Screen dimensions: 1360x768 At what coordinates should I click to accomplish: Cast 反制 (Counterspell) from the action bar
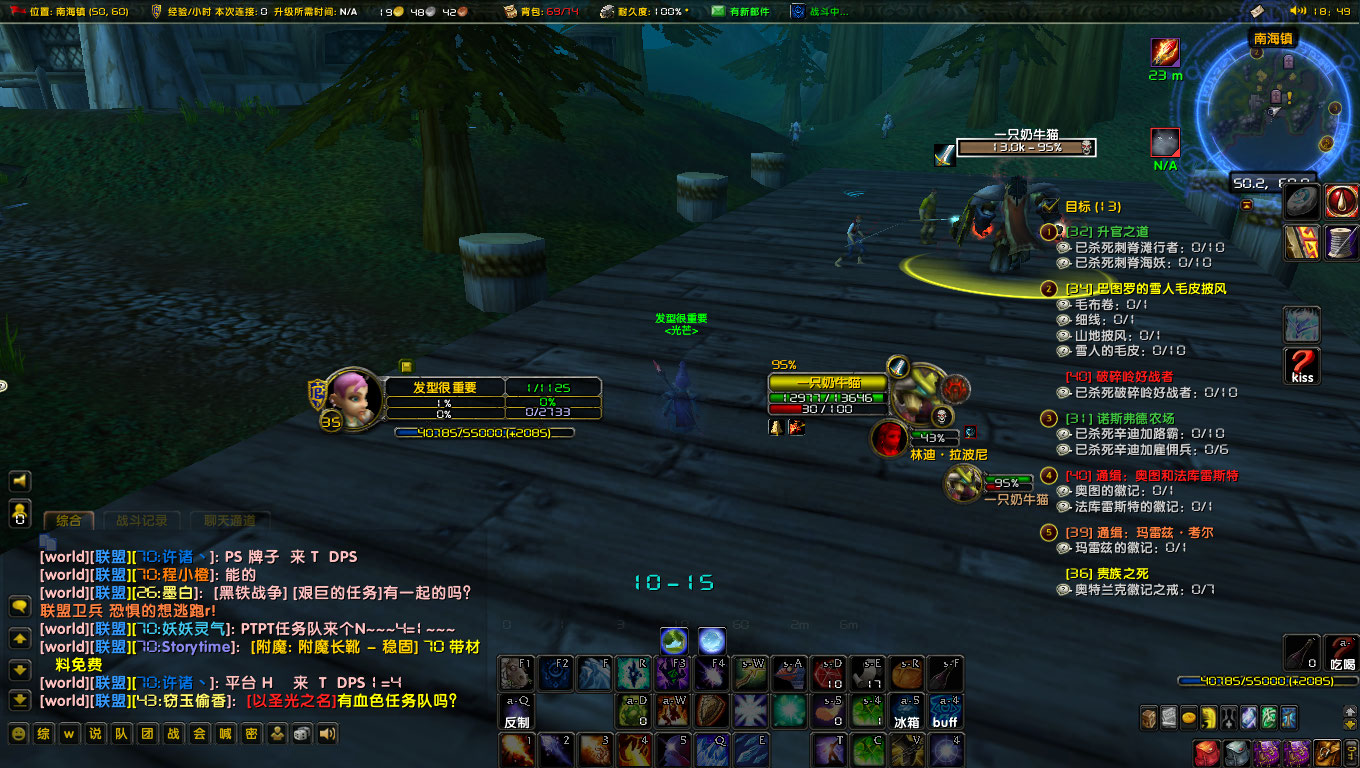click(516, 712)
